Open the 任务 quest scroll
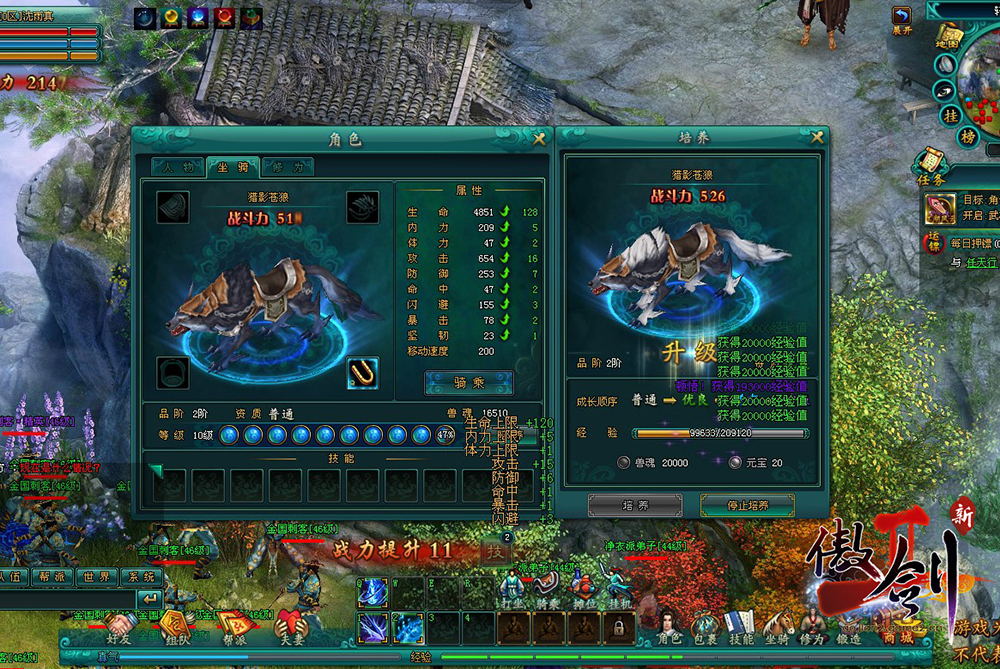1000x669 pixels. click(x=930, y=165)
